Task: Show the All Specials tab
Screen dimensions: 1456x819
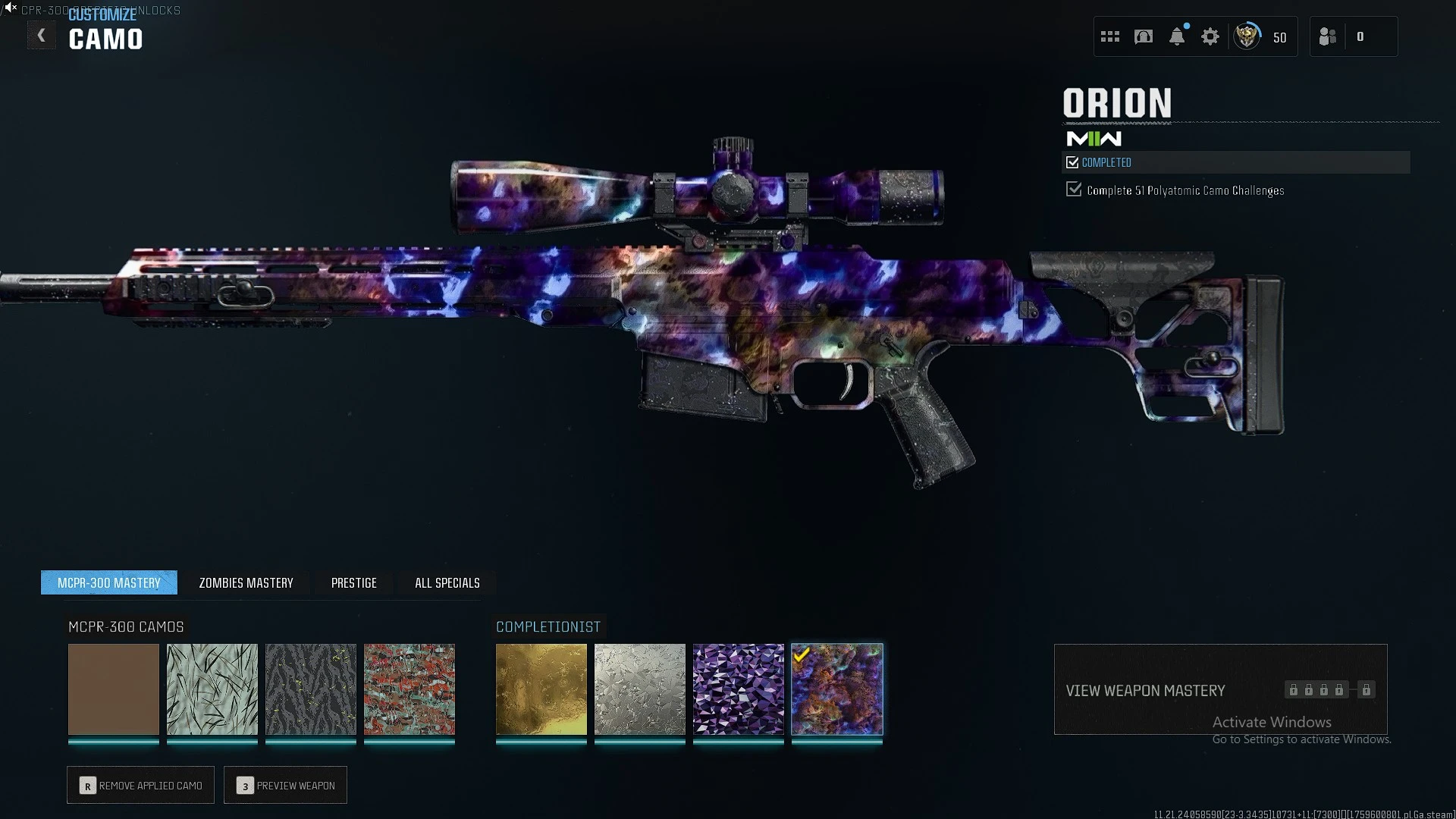Action: click(447, 582)
